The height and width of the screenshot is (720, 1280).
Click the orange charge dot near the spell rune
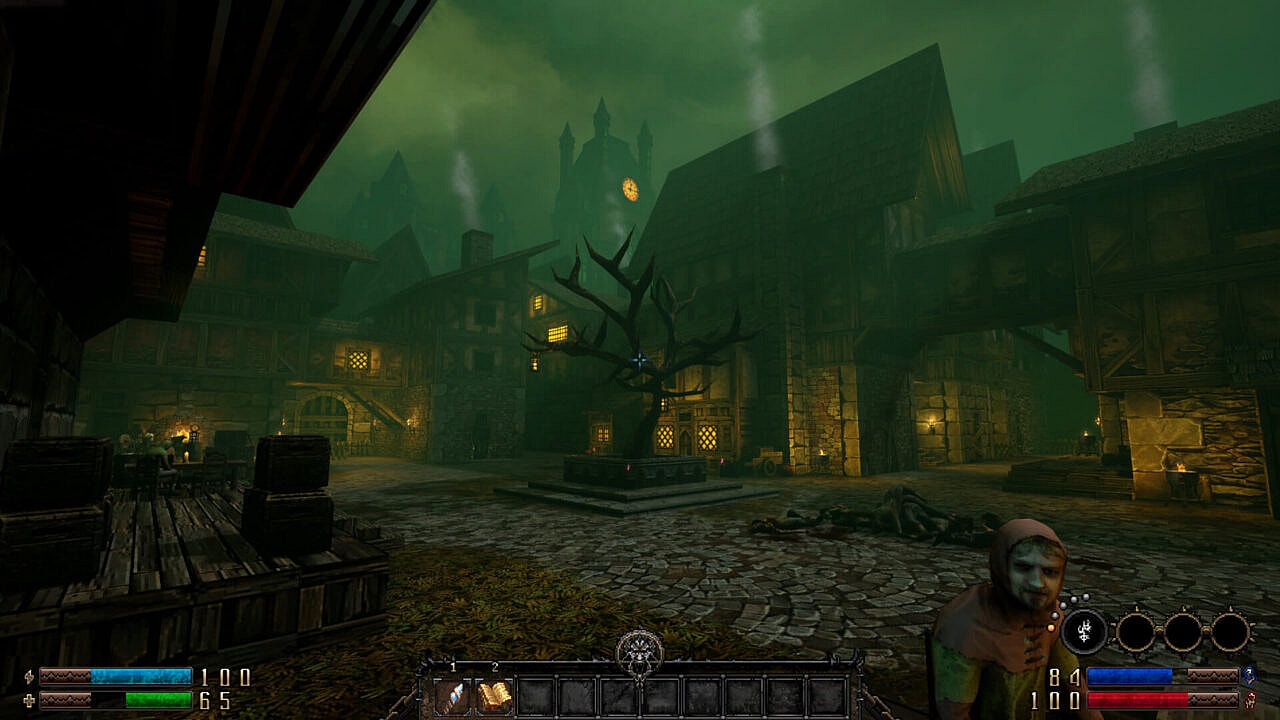point(1052,627)
